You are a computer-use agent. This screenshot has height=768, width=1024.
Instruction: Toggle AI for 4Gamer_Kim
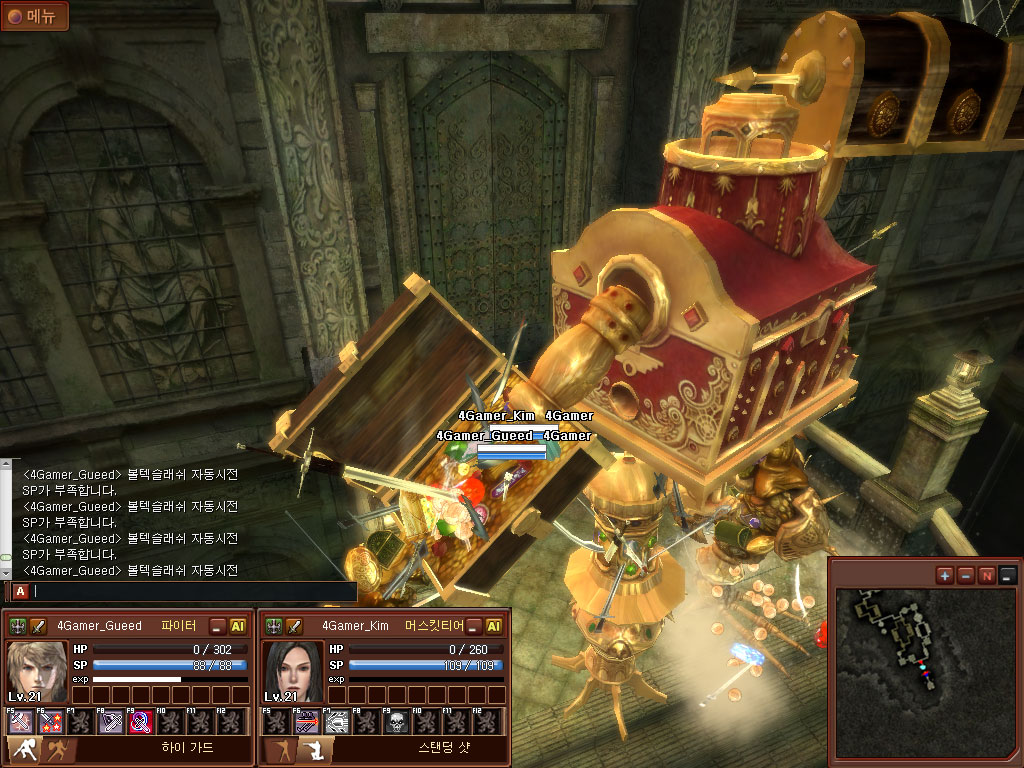[493, 626]
